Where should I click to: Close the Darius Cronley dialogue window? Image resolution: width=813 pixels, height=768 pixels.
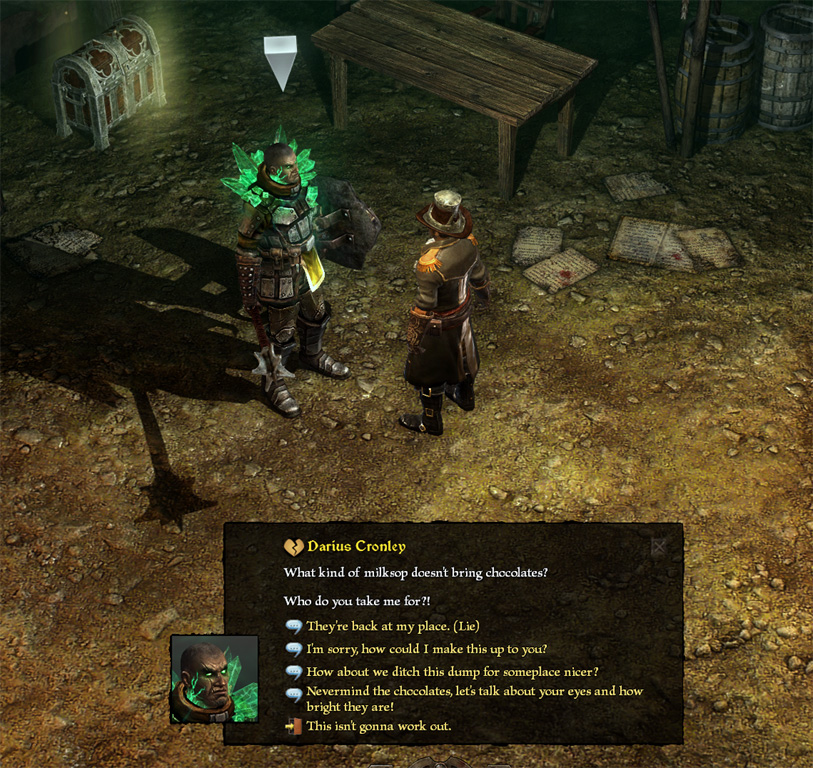click(659, 547)
